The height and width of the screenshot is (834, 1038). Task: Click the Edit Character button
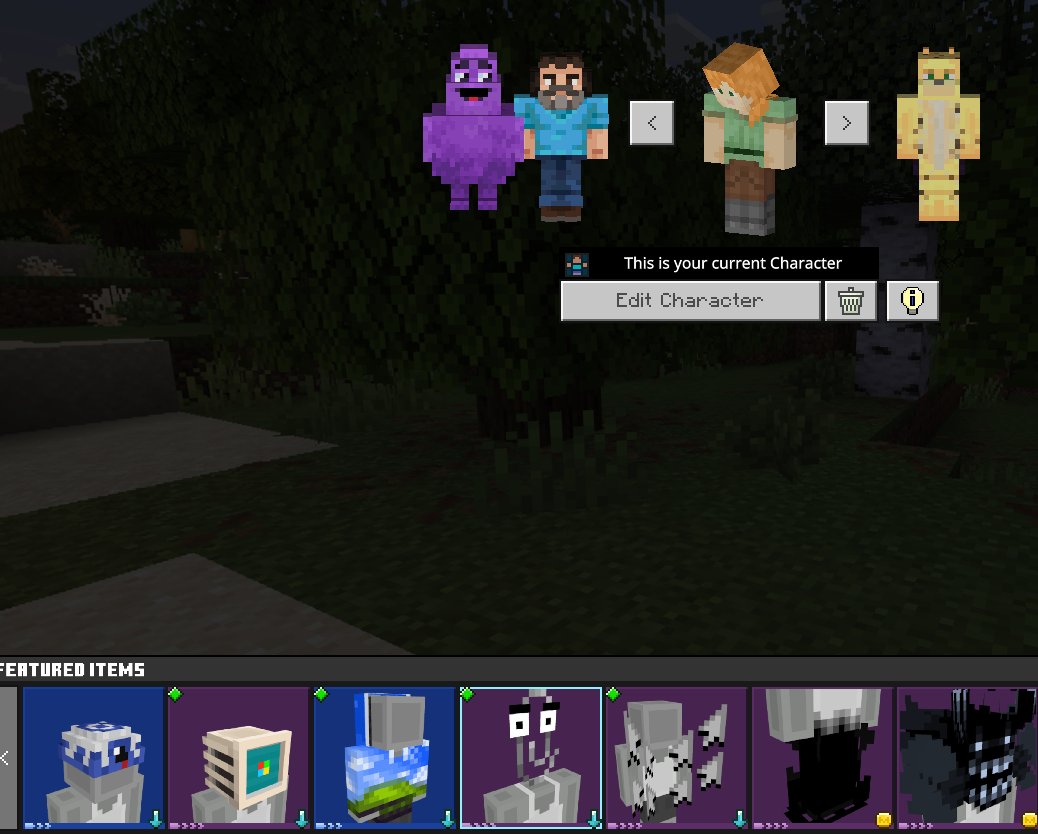(690, 301)
